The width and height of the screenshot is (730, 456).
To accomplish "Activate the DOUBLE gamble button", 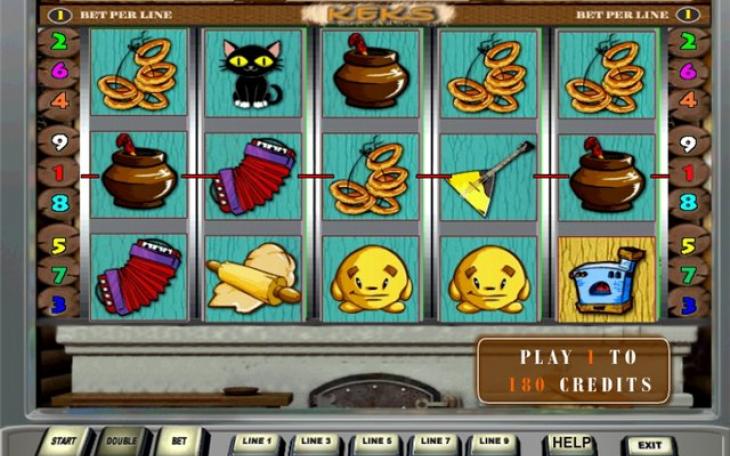I will (122, 442).
